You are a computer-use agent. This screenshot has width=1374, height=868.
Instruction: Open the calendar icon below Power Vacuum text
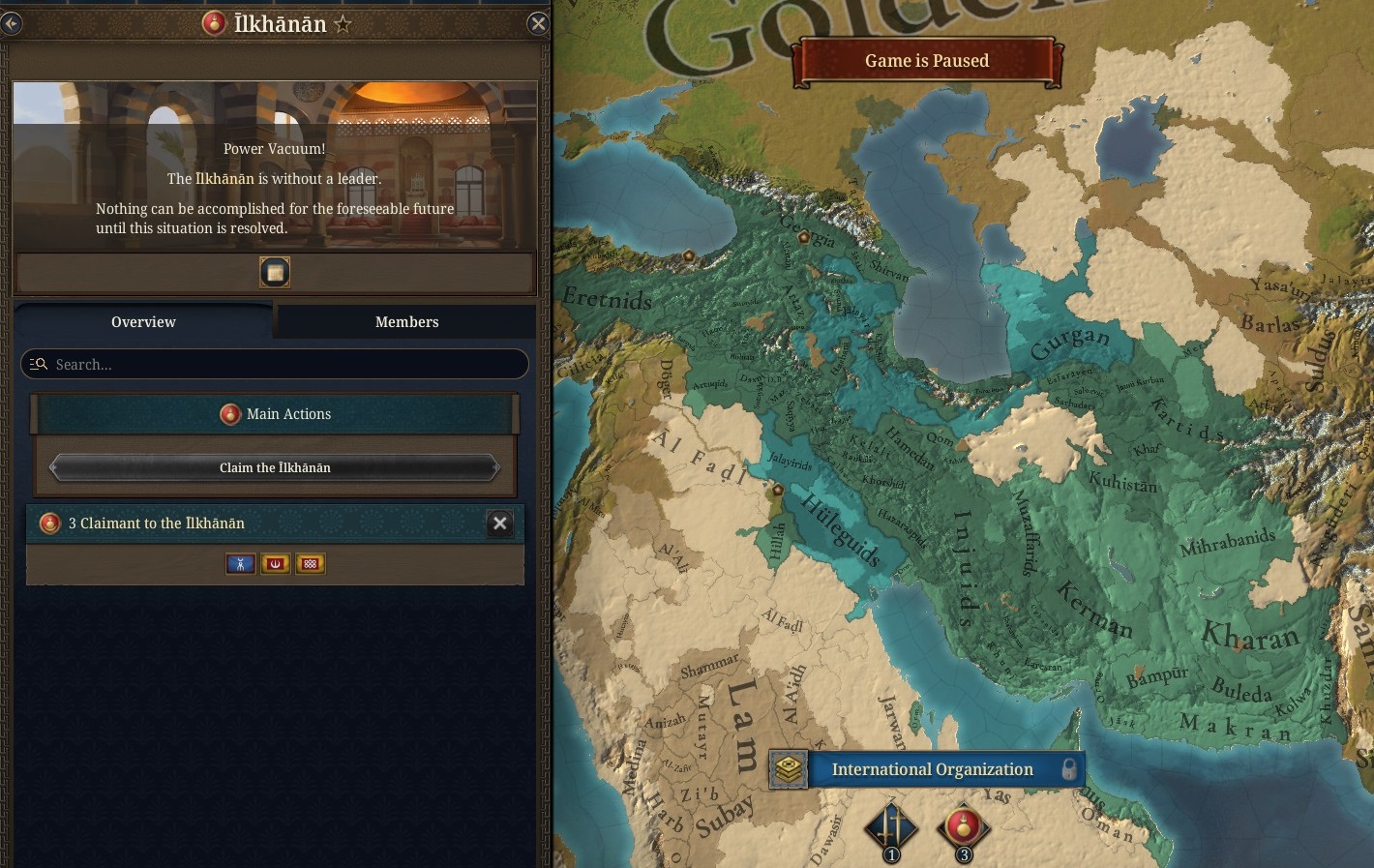[x=275, y=272]
